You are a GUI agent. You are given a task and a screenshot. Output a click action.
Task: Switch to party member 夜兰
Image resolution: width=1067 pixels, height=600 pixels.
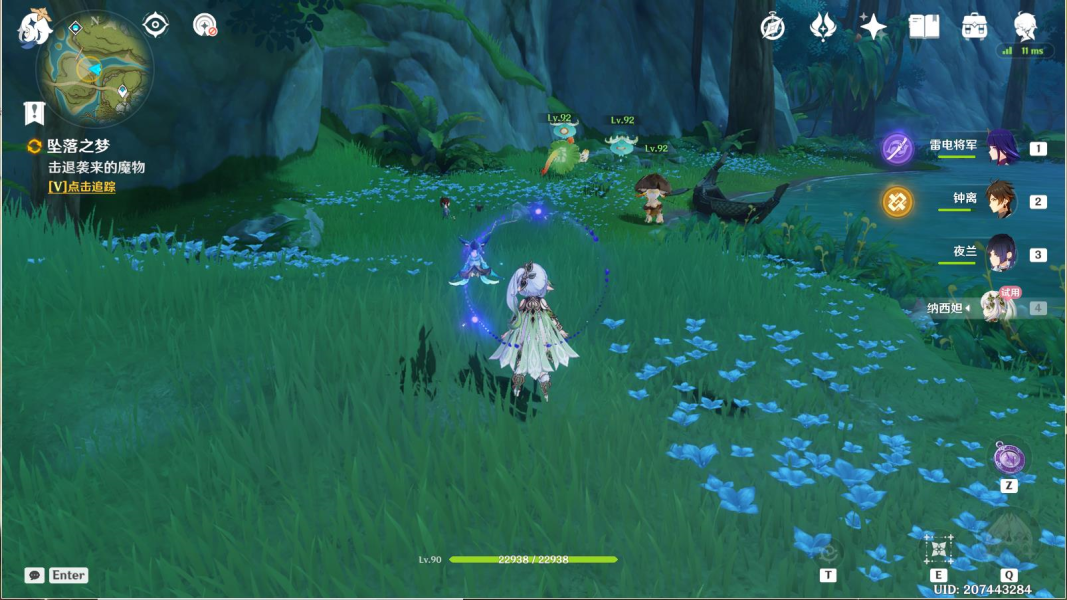click(x=1001, y=254)
